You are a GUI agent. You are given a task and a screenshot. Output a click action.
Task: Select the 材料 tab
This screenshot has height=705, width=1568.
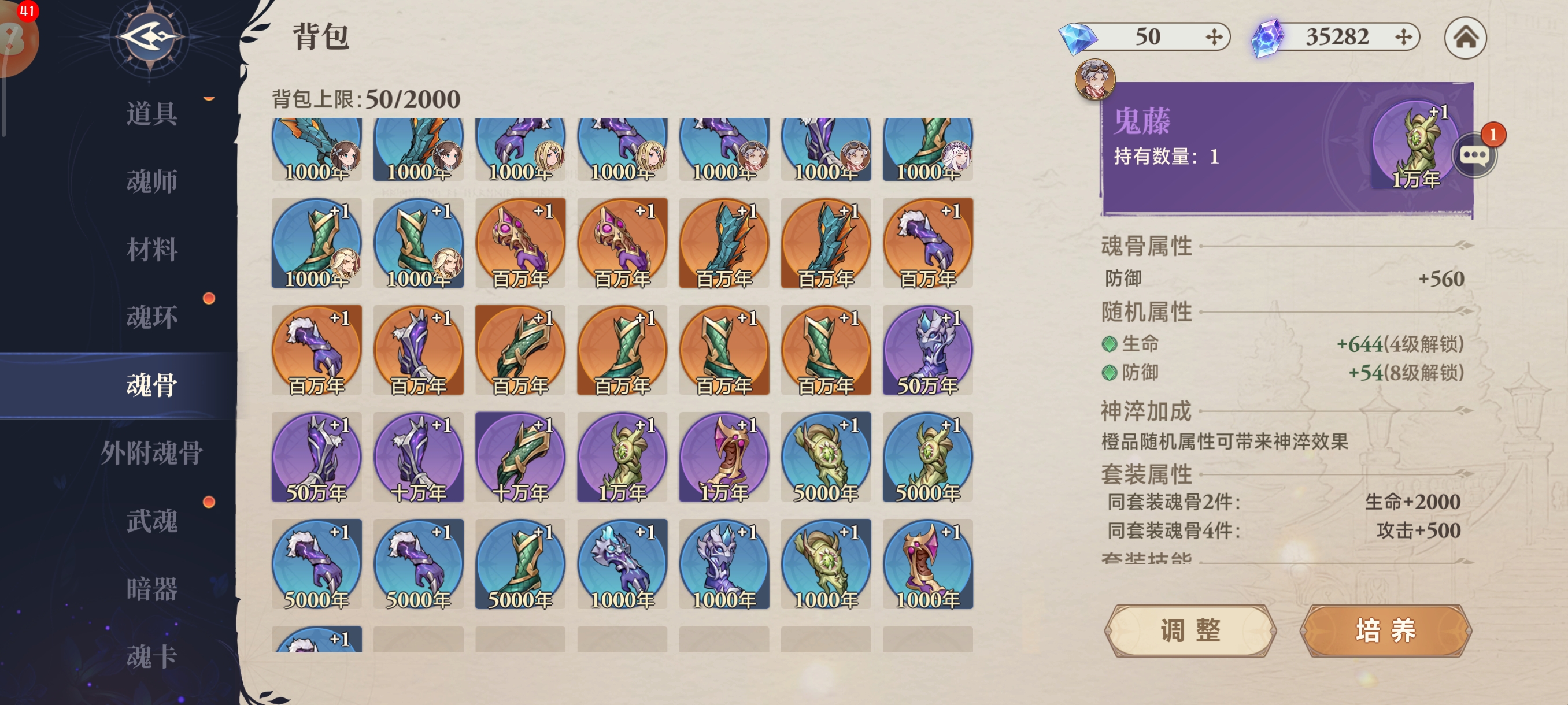click(151, 250)
